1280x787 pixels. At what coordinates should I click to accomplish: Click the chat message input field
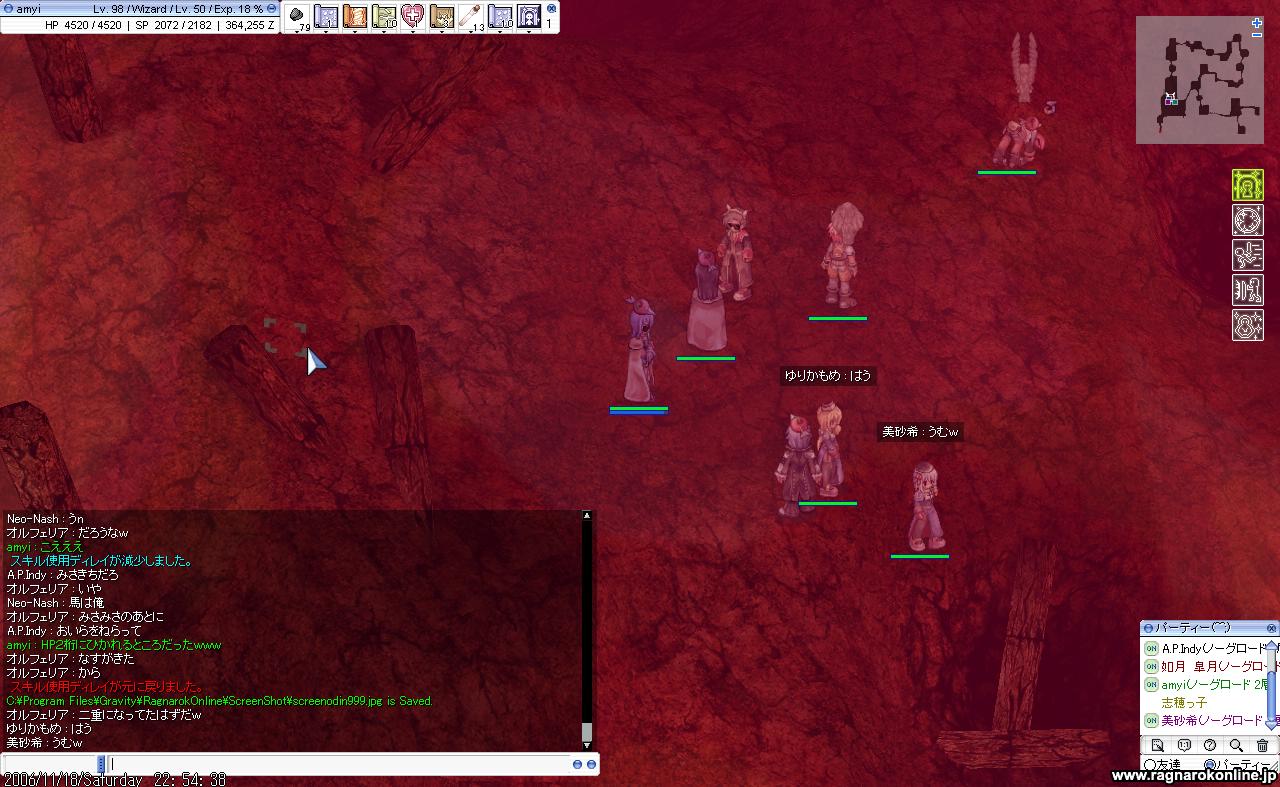[x=340, y=764]
